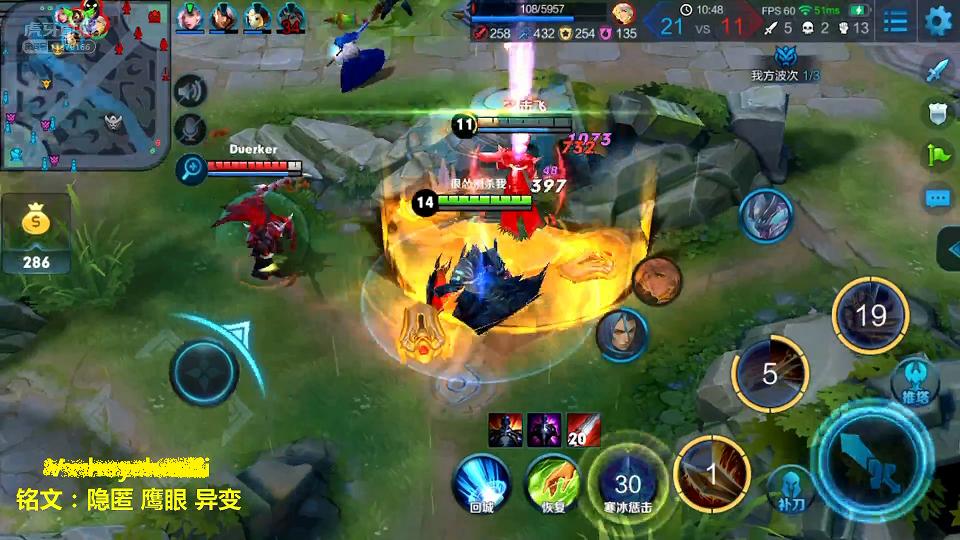Screen dimensions: 960x540
Task: Toggle the microphone voice chat
Action: pyautogui.click(x=189, y=130)
